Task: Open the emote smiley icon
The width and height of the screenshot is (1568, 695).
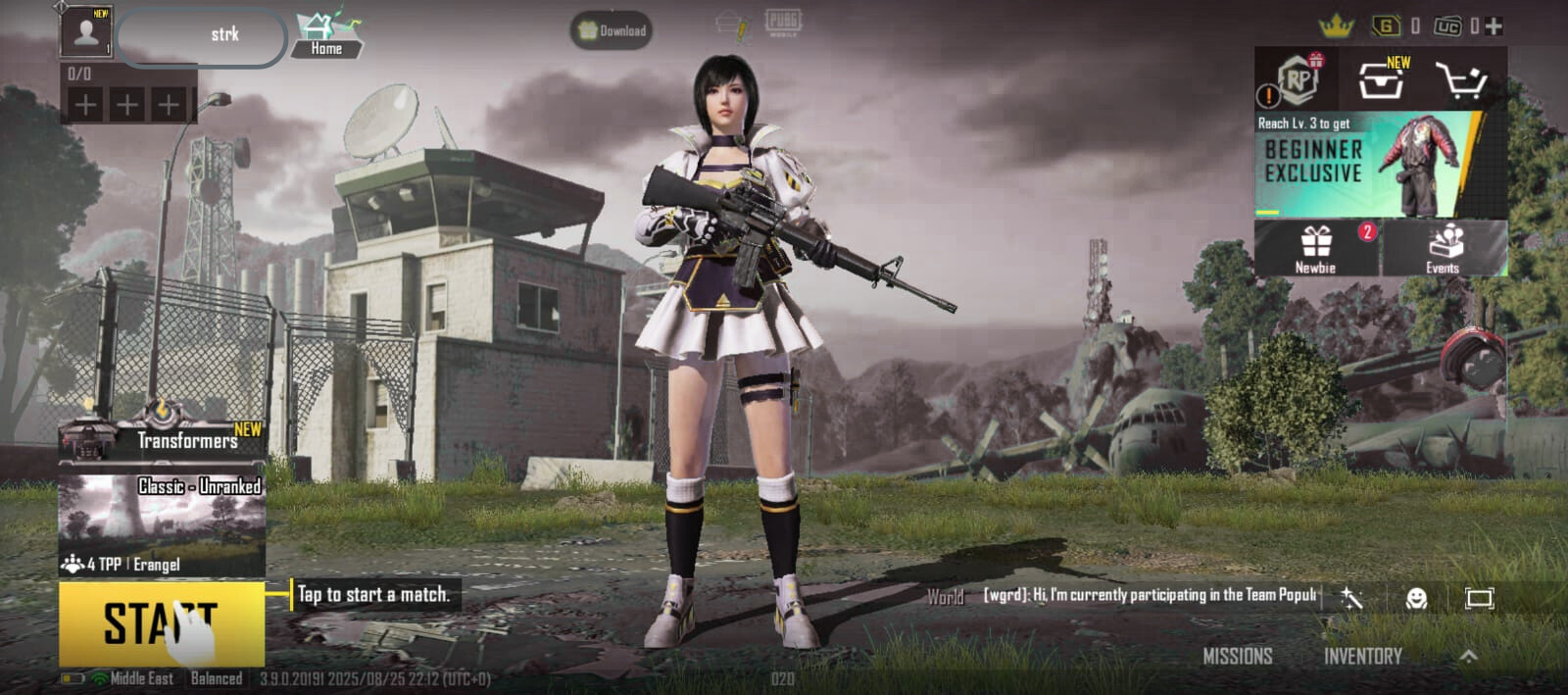Action: [x=1415, y=598]
